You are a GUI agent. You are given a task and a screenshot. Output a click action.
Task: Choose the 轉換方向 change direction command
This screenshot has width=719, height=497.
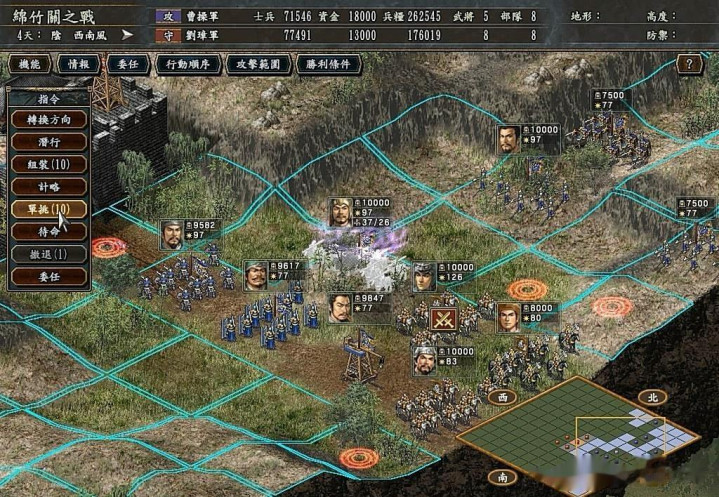point(48,119)
